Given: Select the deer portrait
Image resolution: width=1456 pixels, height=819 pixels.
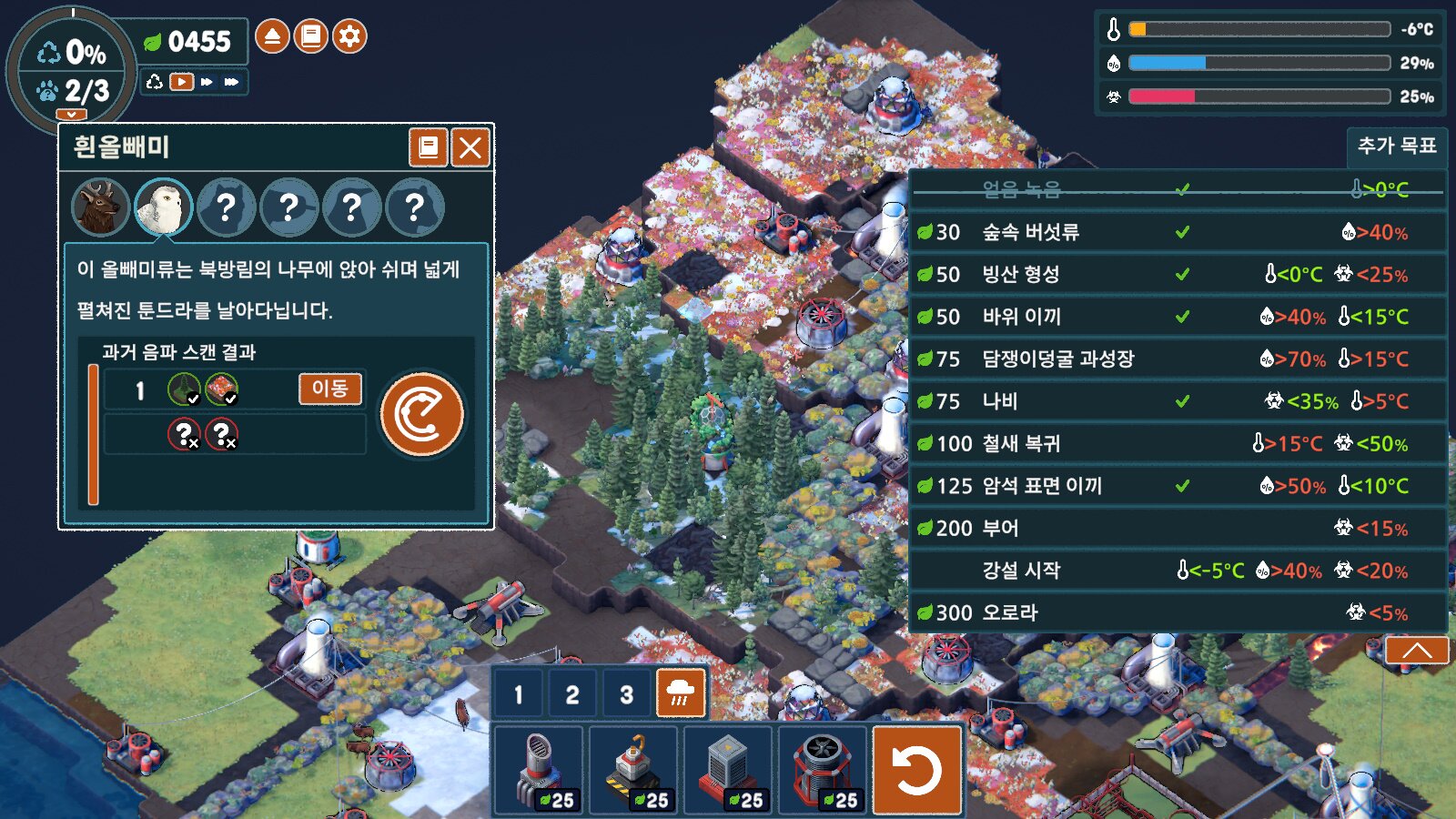Looking at the screenshot, I should point(100,207).
